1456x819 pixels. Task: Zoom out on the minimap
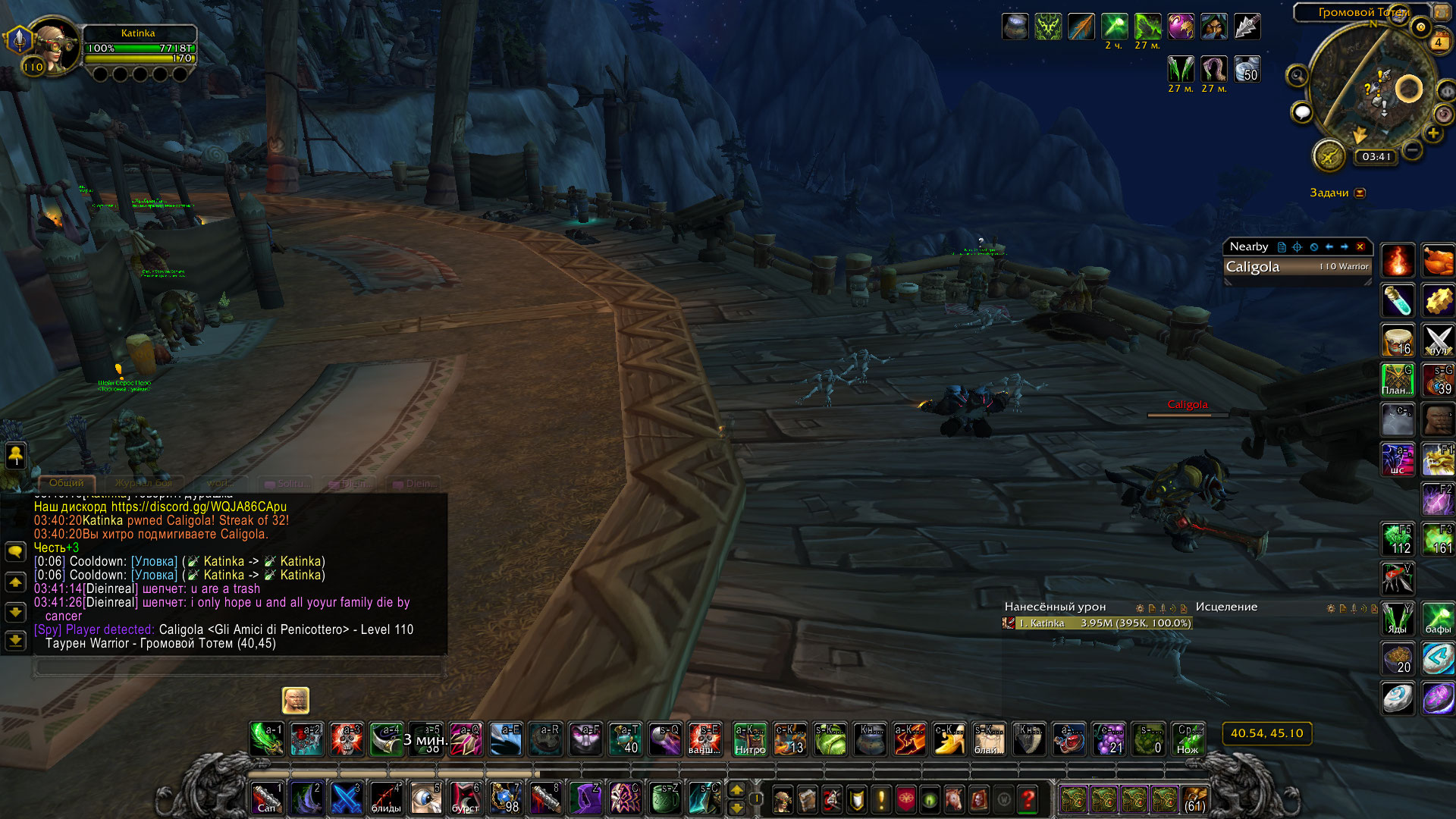[1412, 150]
